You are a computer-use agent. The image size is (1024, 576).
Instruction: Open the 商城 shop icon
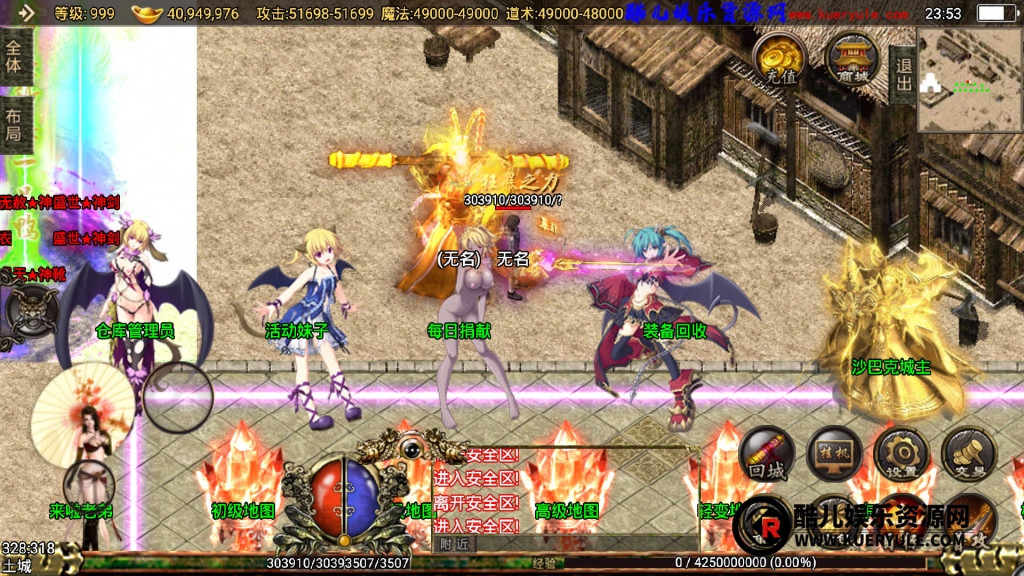[852, 58]
